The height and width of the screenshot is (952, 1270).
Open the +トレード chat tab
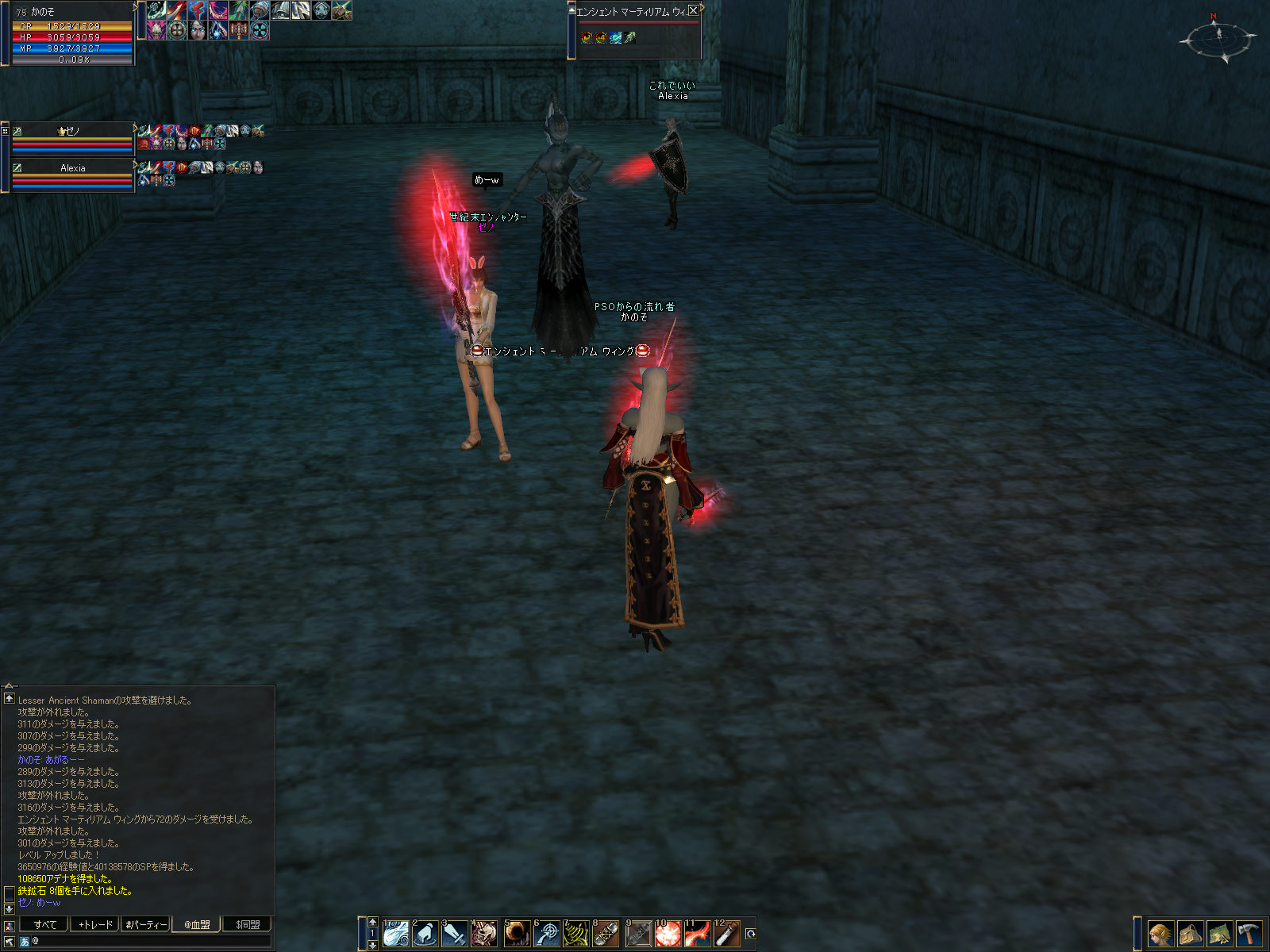click(95, 924)
